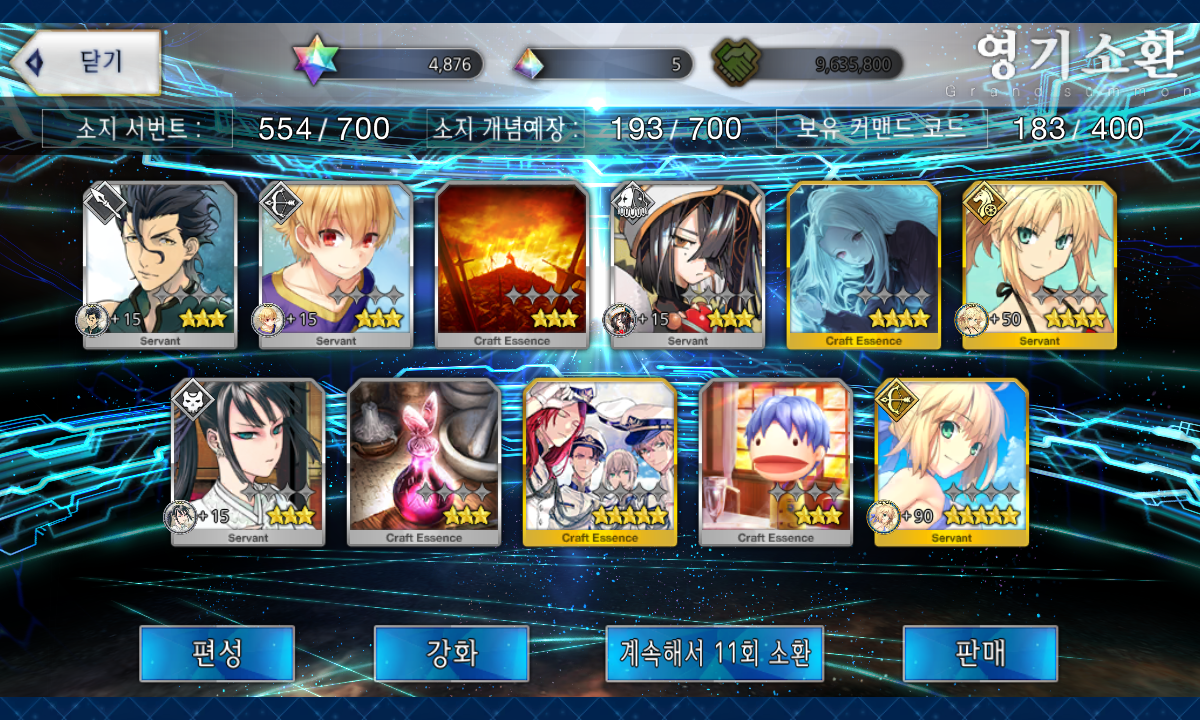Select the five-star blonde archer servant card
The width and height of the screenshot is (1200, 720).
952,462
